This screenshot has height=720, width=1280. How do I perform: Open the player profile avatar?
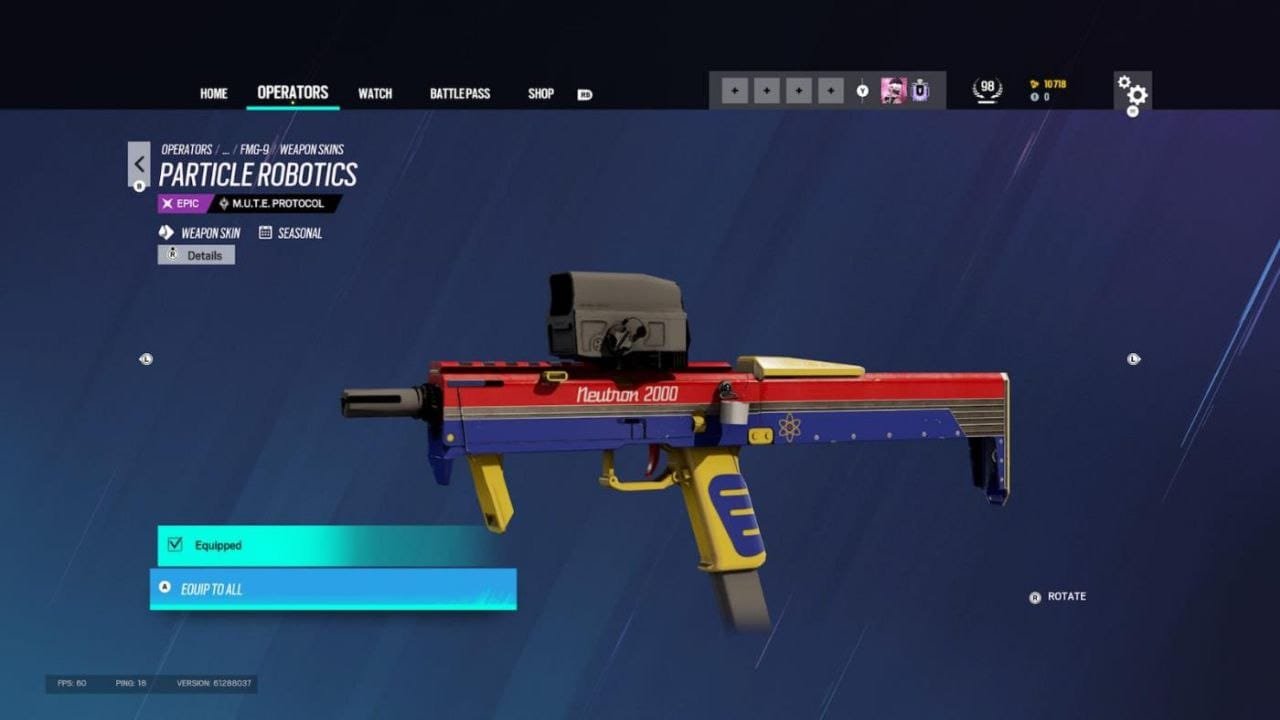pos(893,91)
